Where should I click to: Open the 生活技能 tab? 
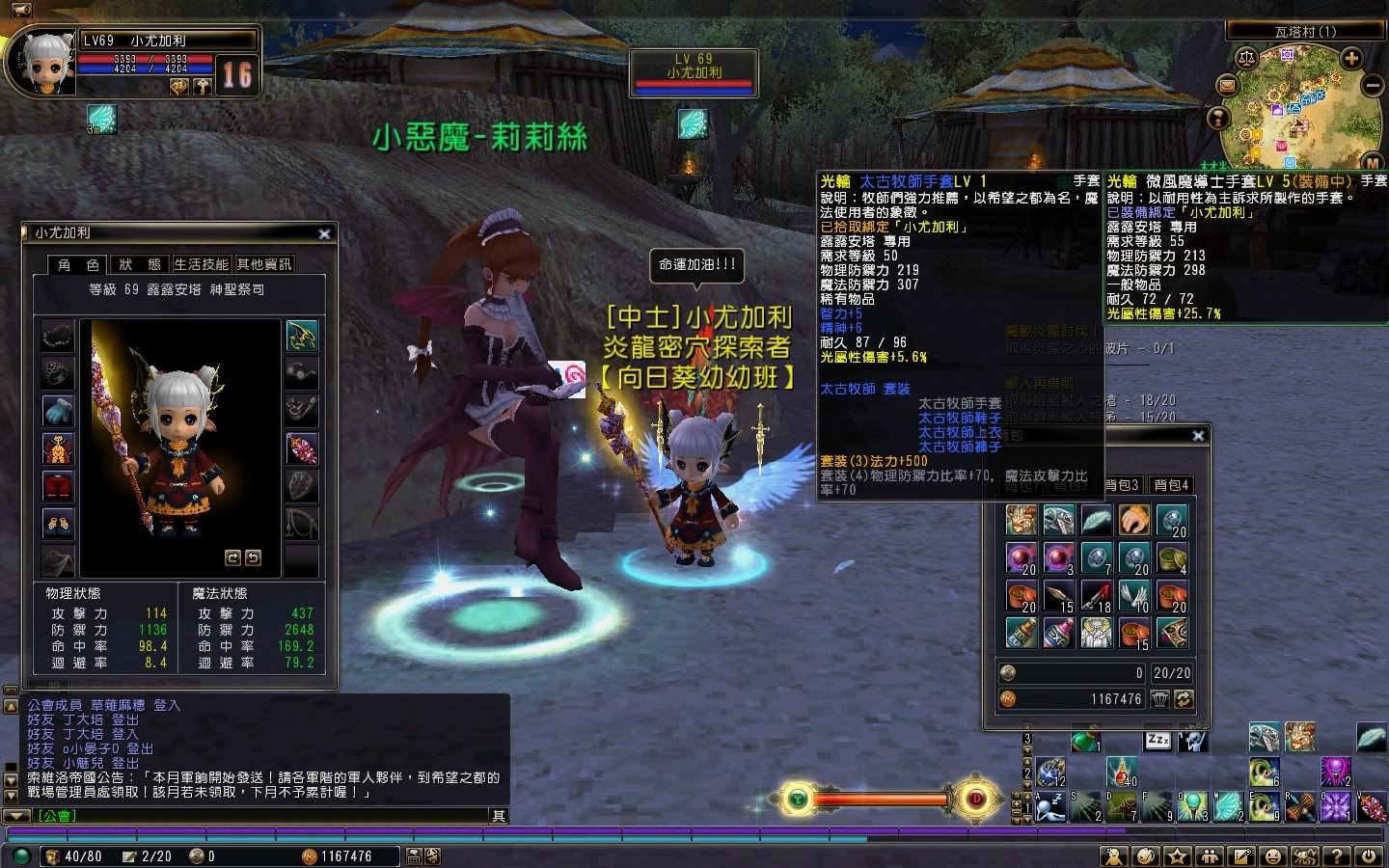[202, 264]
